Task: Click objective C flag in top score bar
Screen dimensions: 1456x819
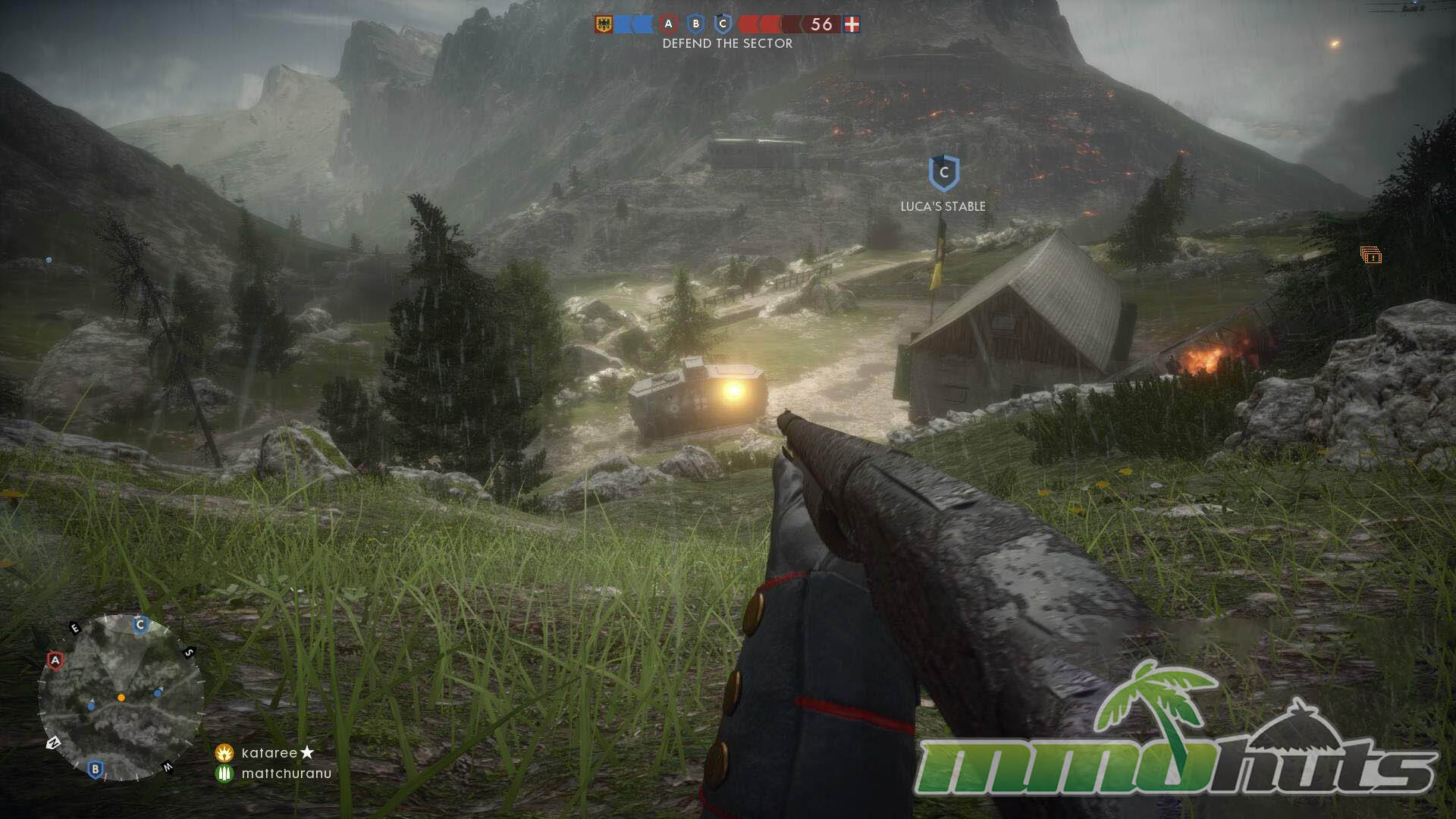Action: coord(723,24)
